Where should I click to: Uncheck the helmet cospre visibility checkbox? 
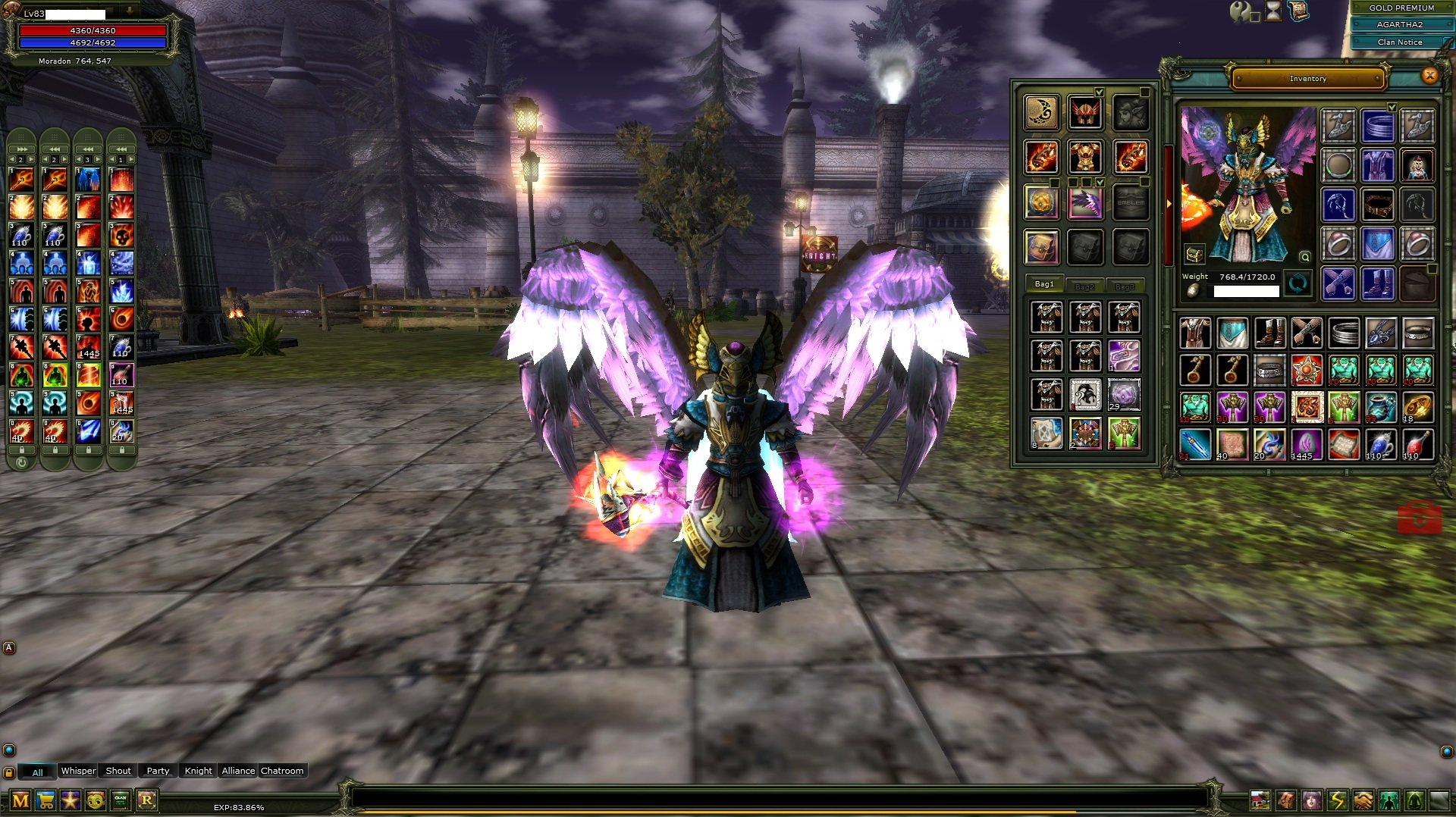click(1100, 92)
